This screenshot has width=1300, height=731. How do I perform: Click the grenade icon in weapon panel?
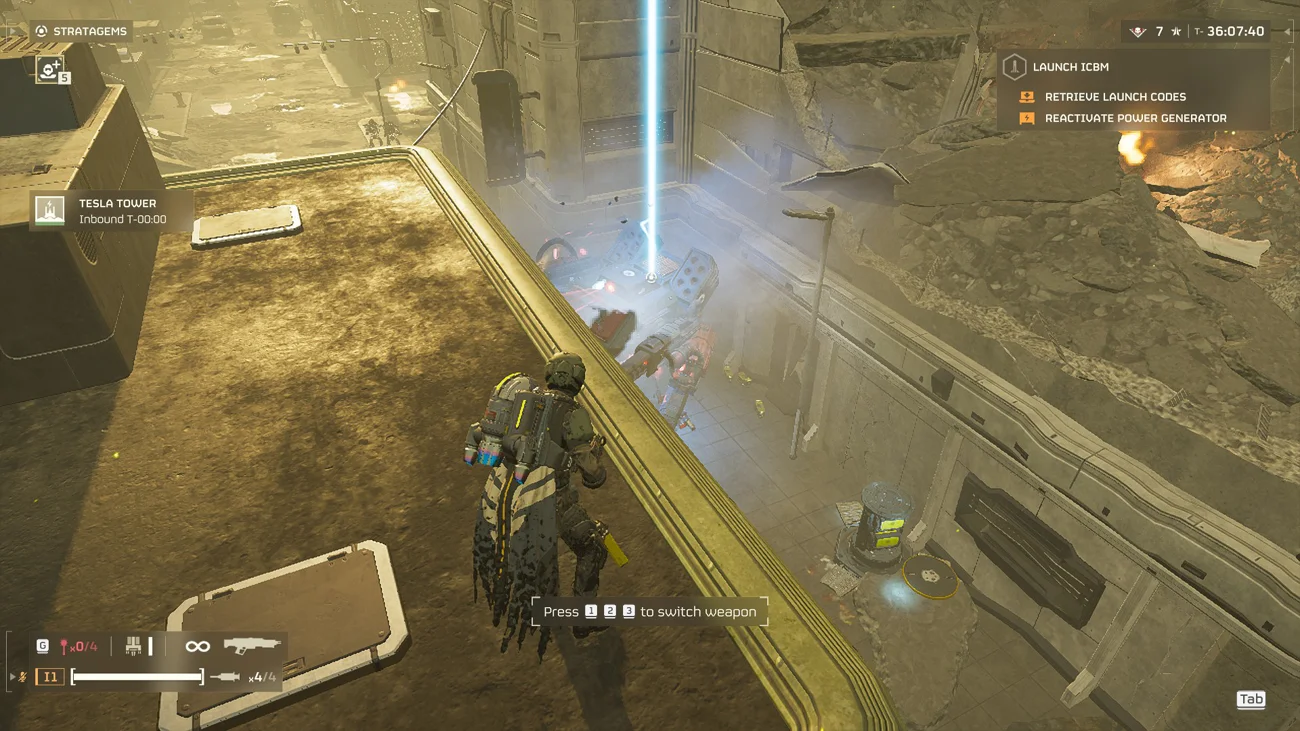pos(65,647)
